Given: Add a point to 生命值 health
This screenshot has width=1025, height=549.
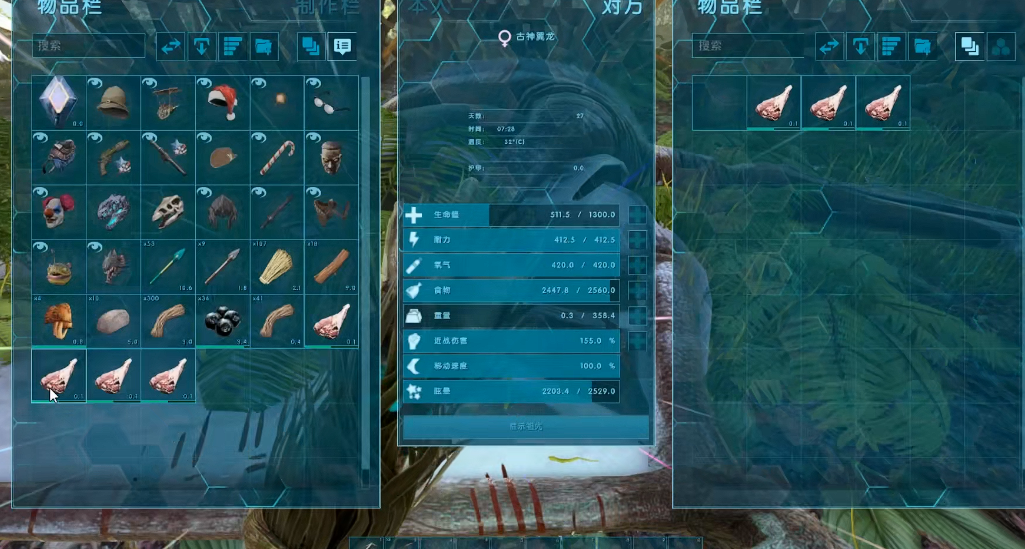Looking at the screenshot, I should tap(637, 215).
